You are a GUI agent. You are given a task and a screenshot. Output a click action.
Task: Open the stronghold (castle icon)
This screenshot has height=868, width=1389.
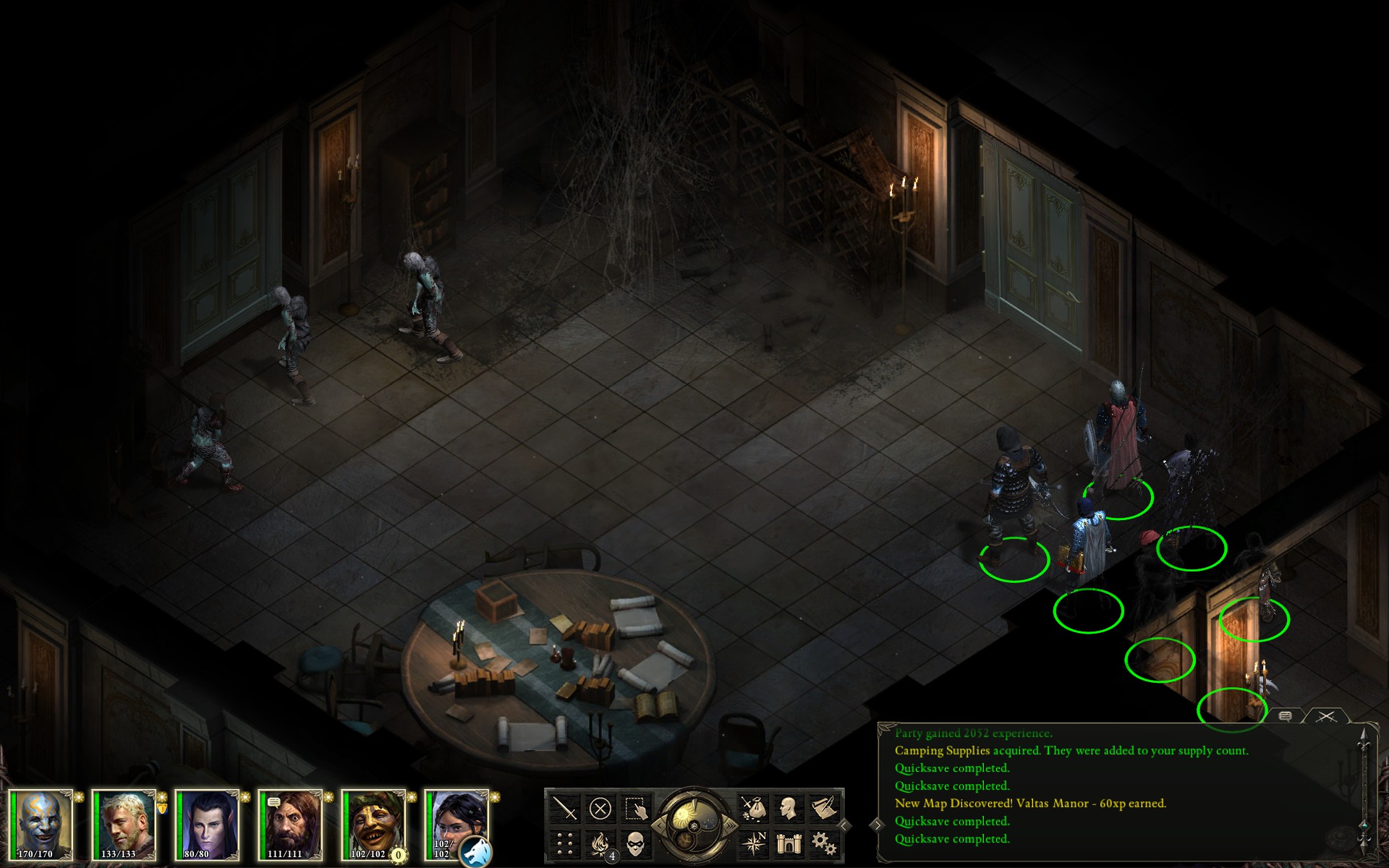789,843
